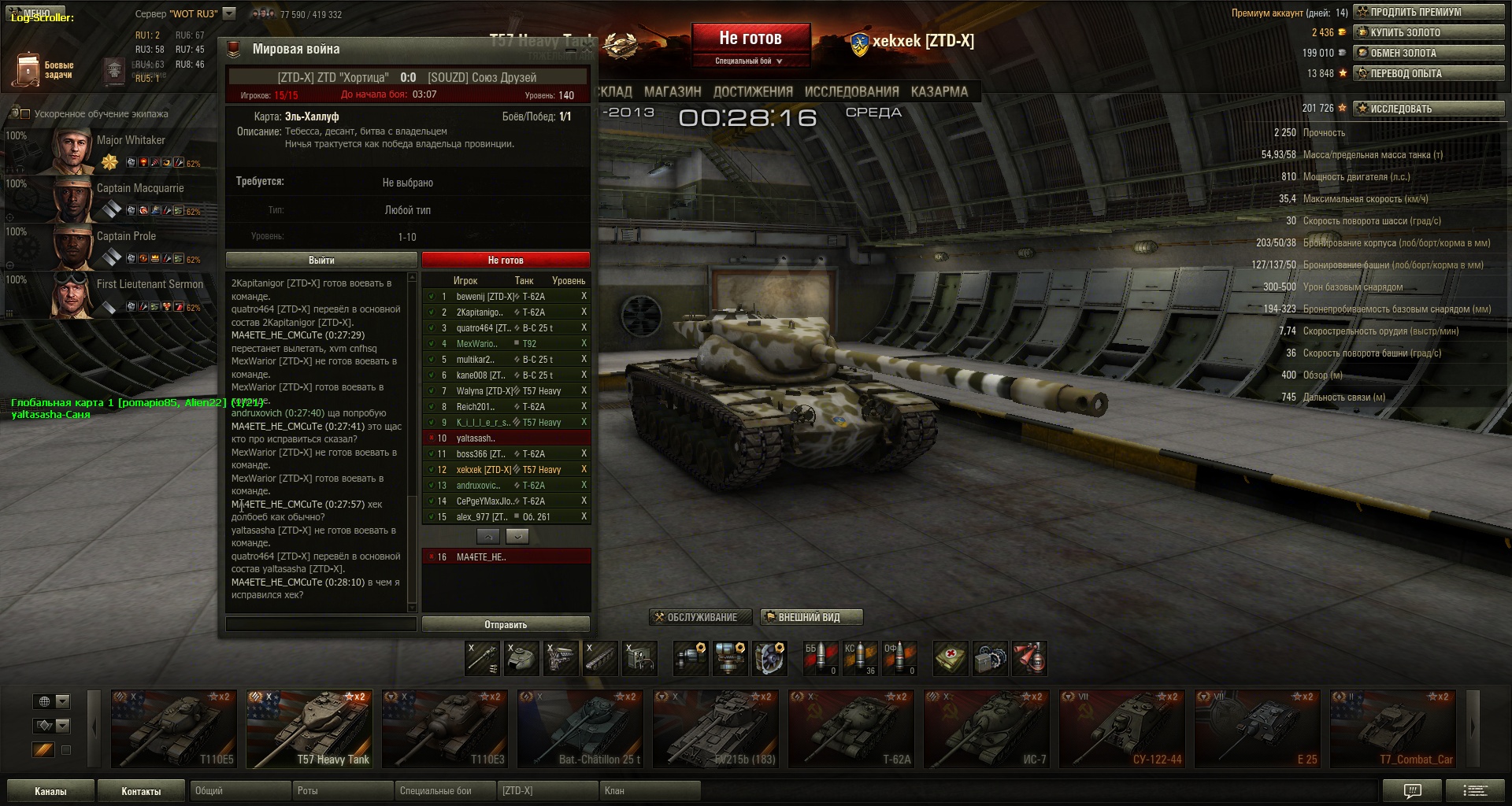Viewport: 1512px width, 806px height.
Task: Pick the E 25 tank in carousel
Action: pos(1258,728)
